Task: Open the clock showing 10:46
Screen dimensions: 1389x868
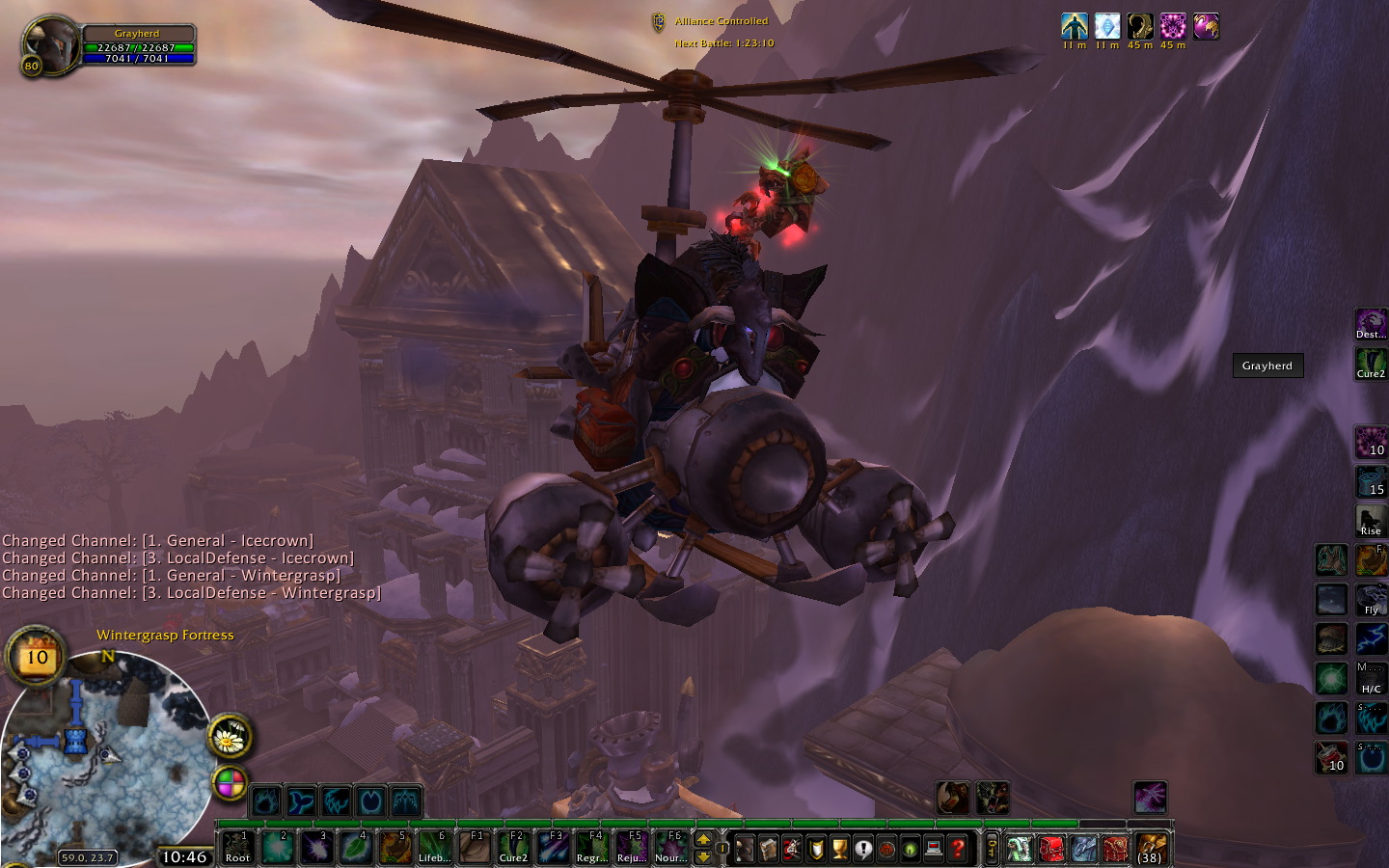Action: tap(183, 856)
